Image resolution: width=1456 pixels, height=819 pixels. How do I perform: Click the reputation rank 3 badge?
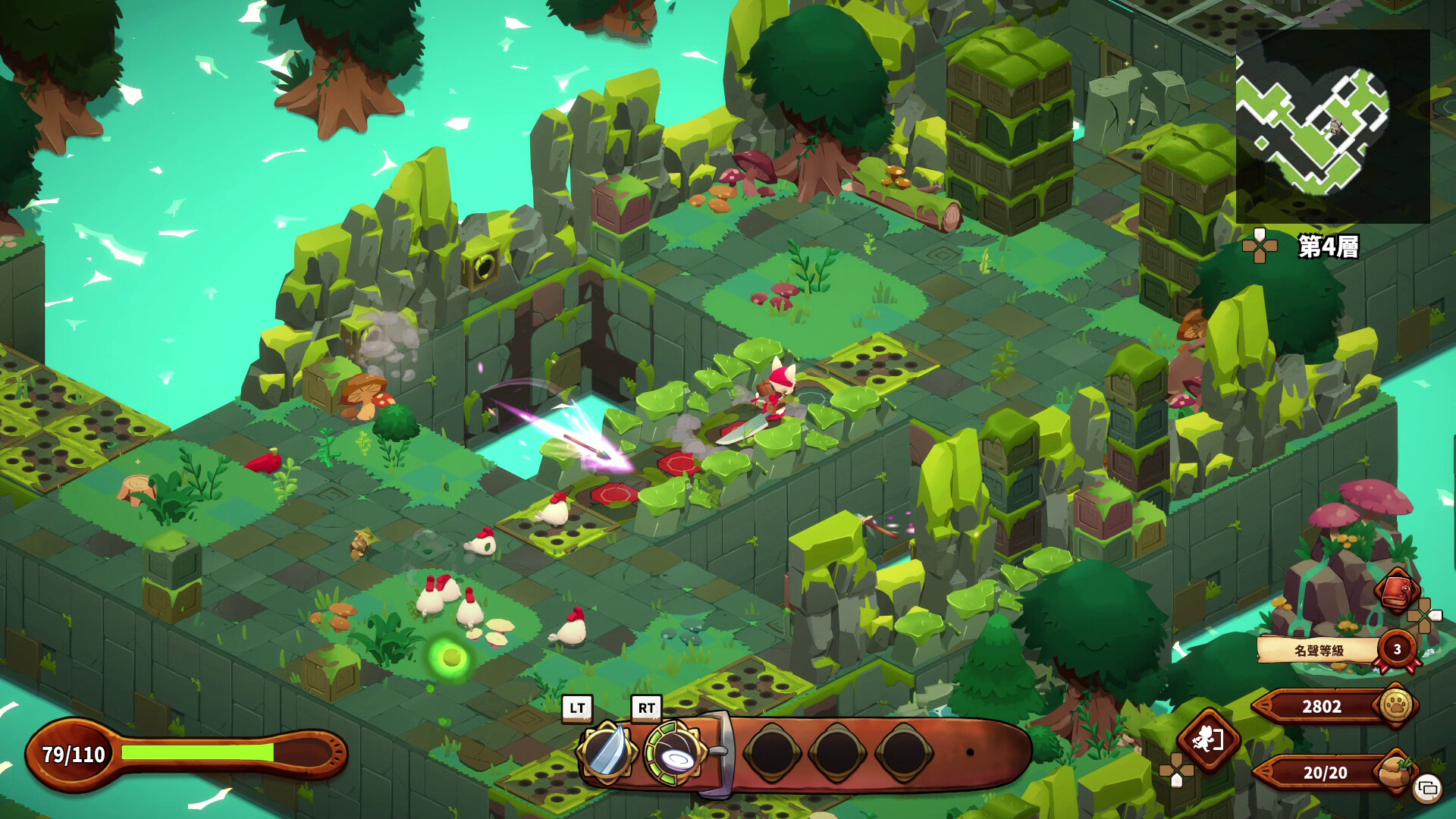(1398, 649)
